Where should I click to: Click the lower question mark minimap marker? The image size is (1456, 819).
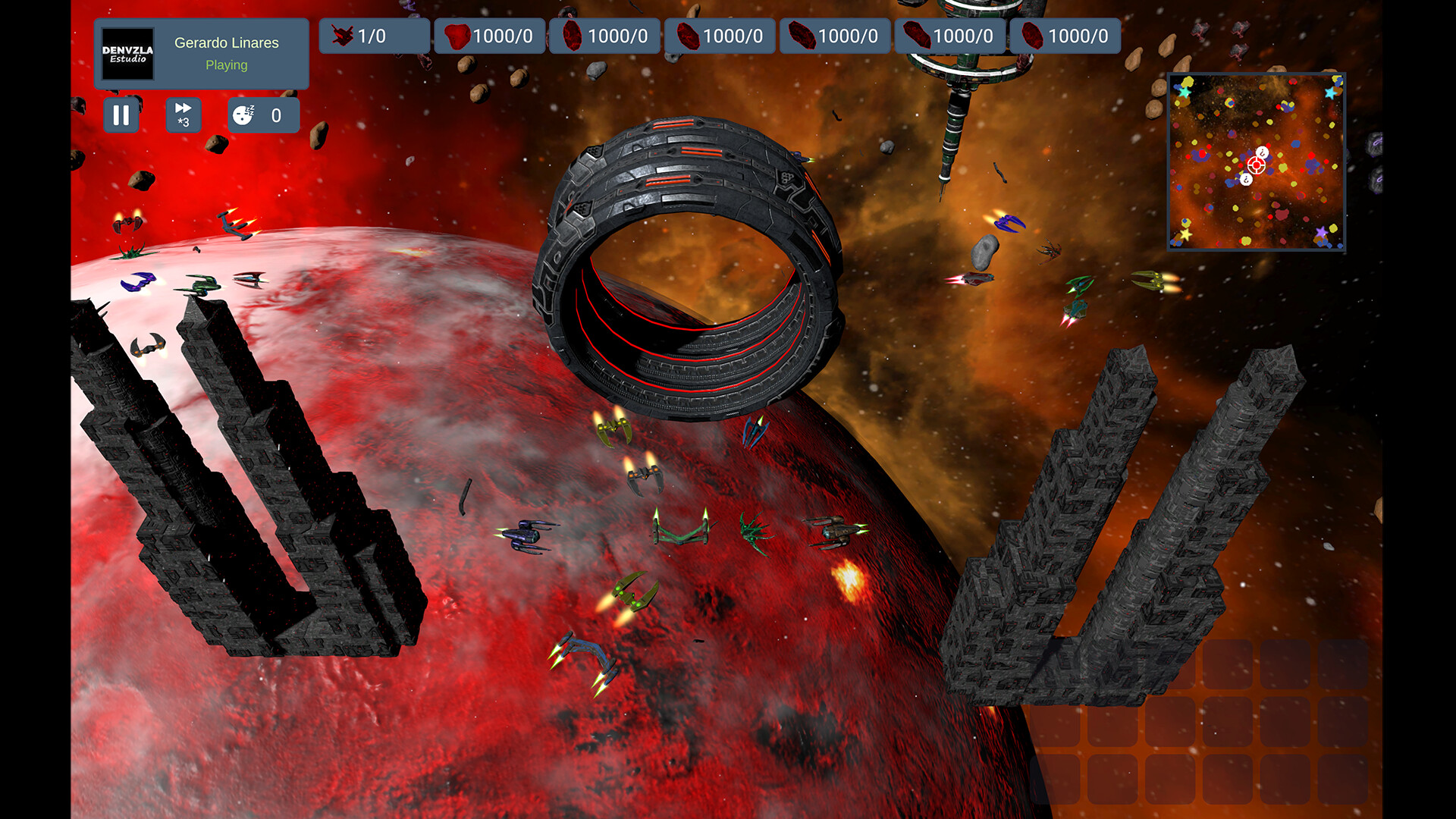click(1246, 179)
